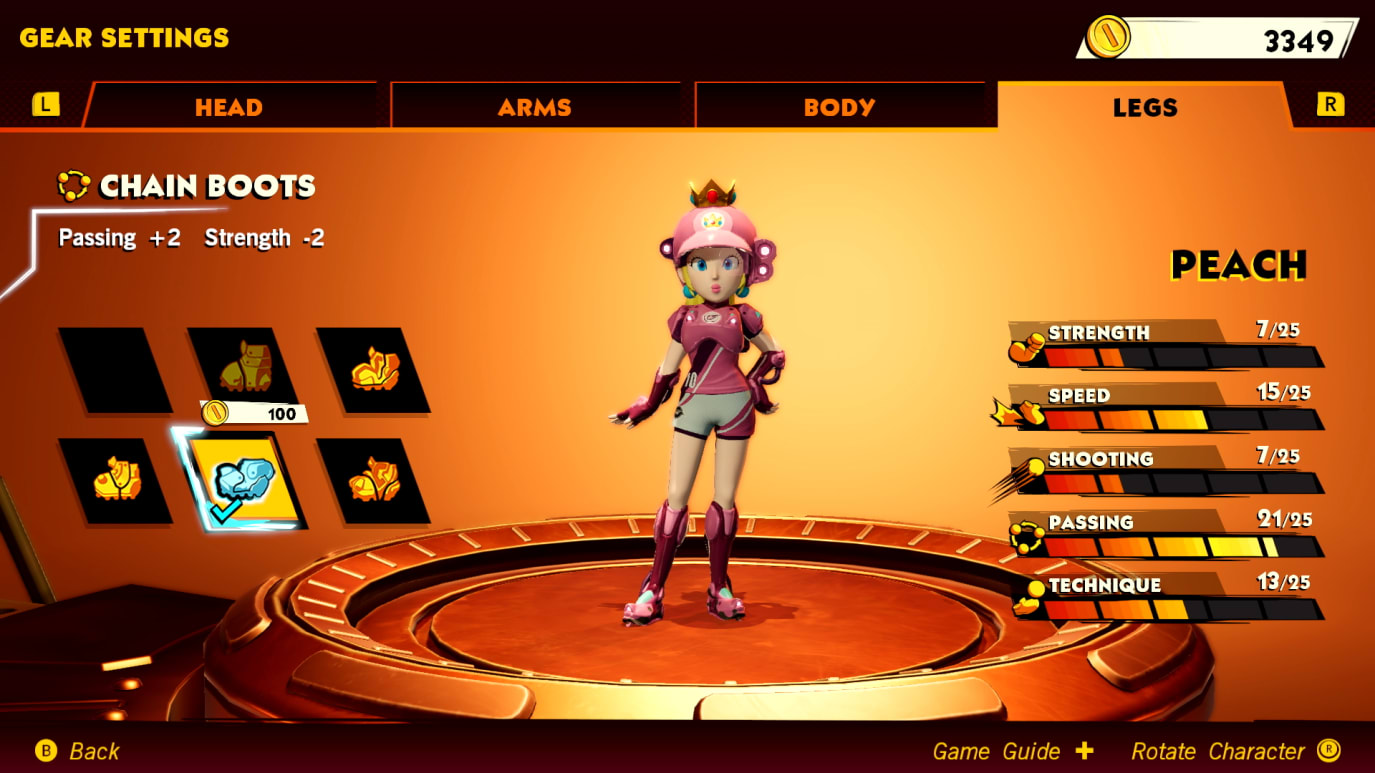Show the Body gear tab
This screenshot has height=773, width=1375.
(x=839, y=107)
